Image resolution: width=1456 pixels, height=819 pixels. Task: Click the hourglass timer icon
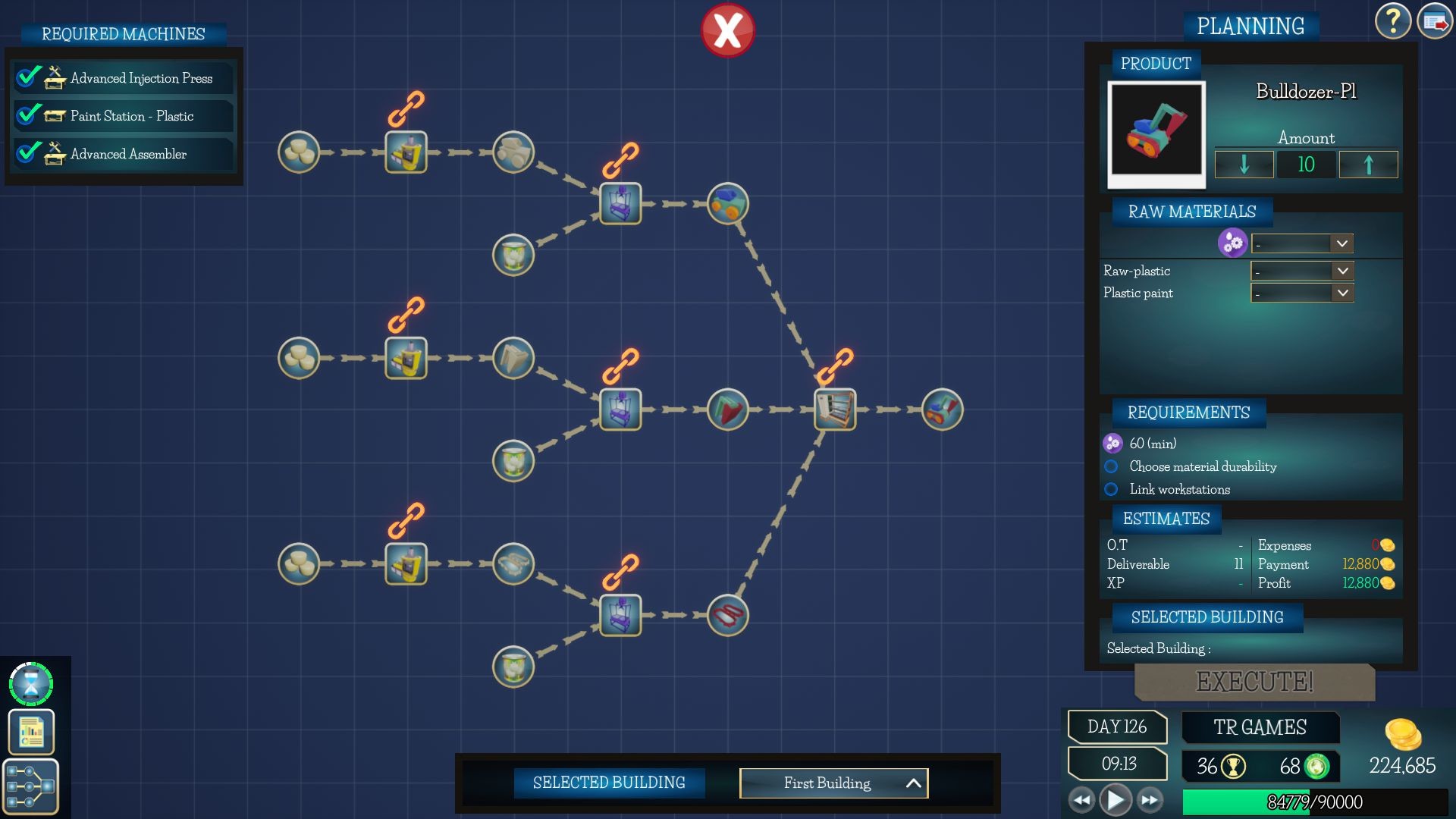pyautogui.click(x=30, y=684)
